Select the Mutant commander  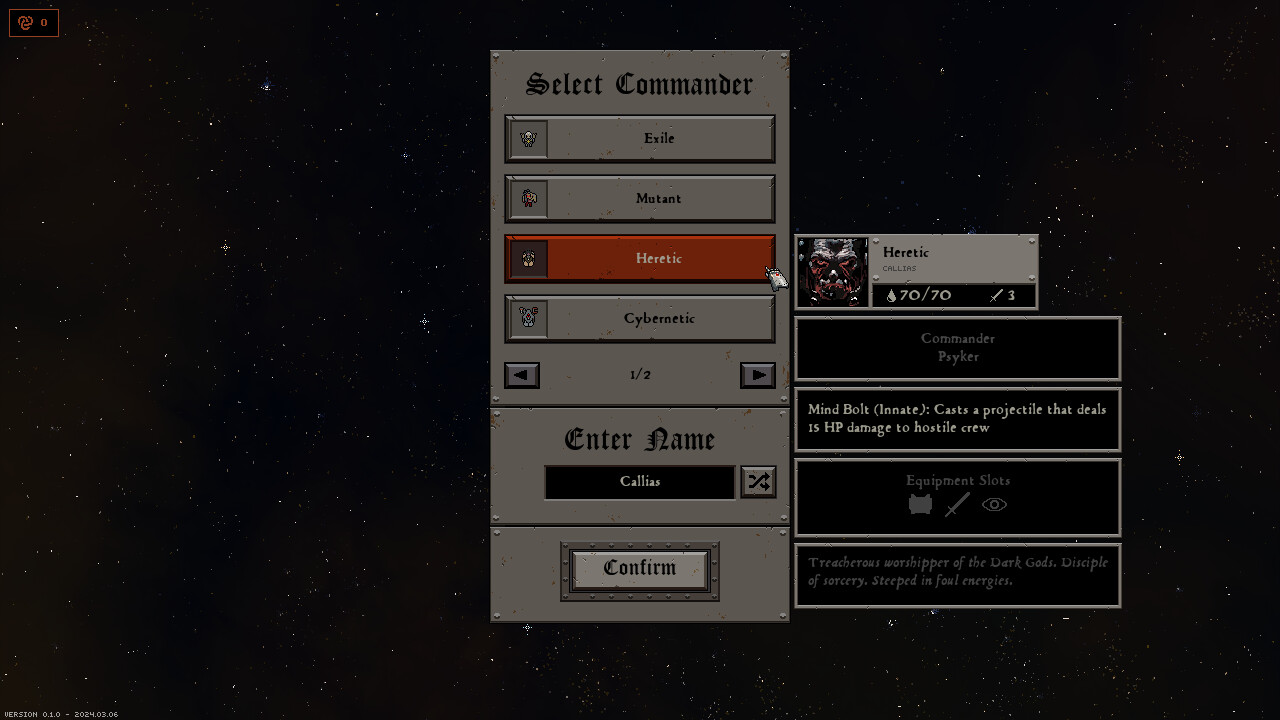[x=658, y=198]
